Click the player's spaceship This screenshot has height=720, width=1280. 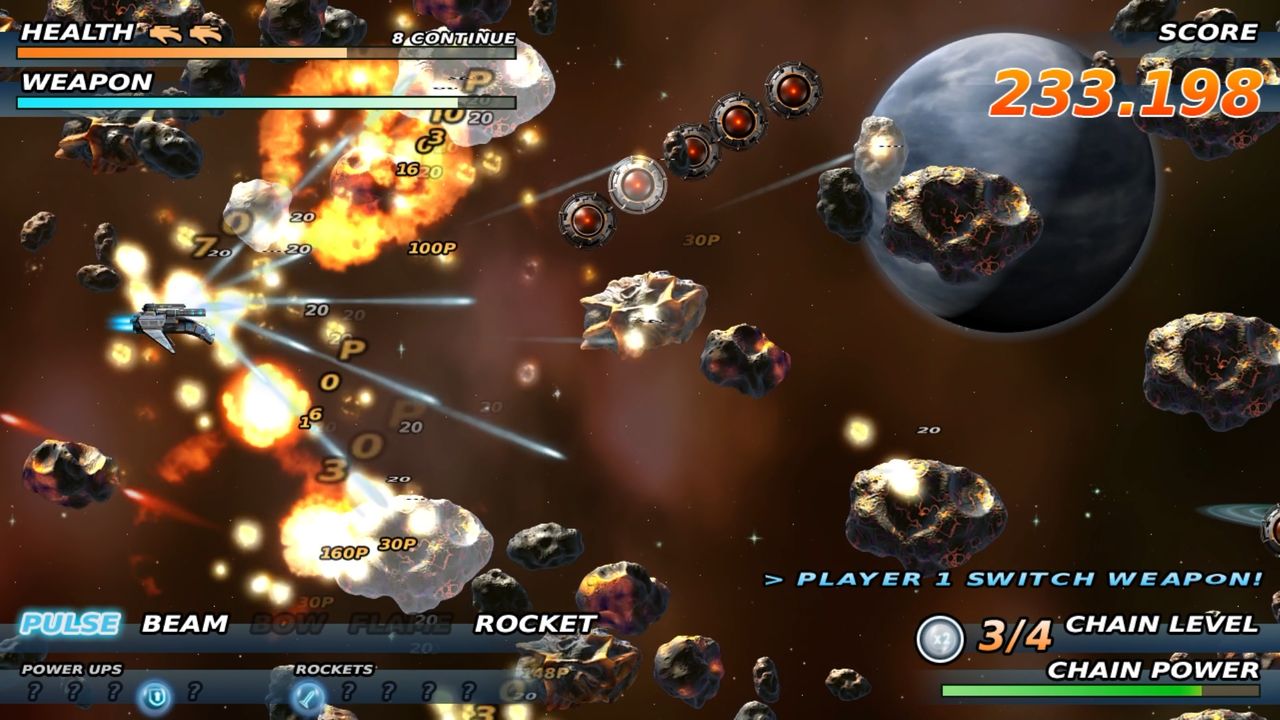tap(175, 320)
